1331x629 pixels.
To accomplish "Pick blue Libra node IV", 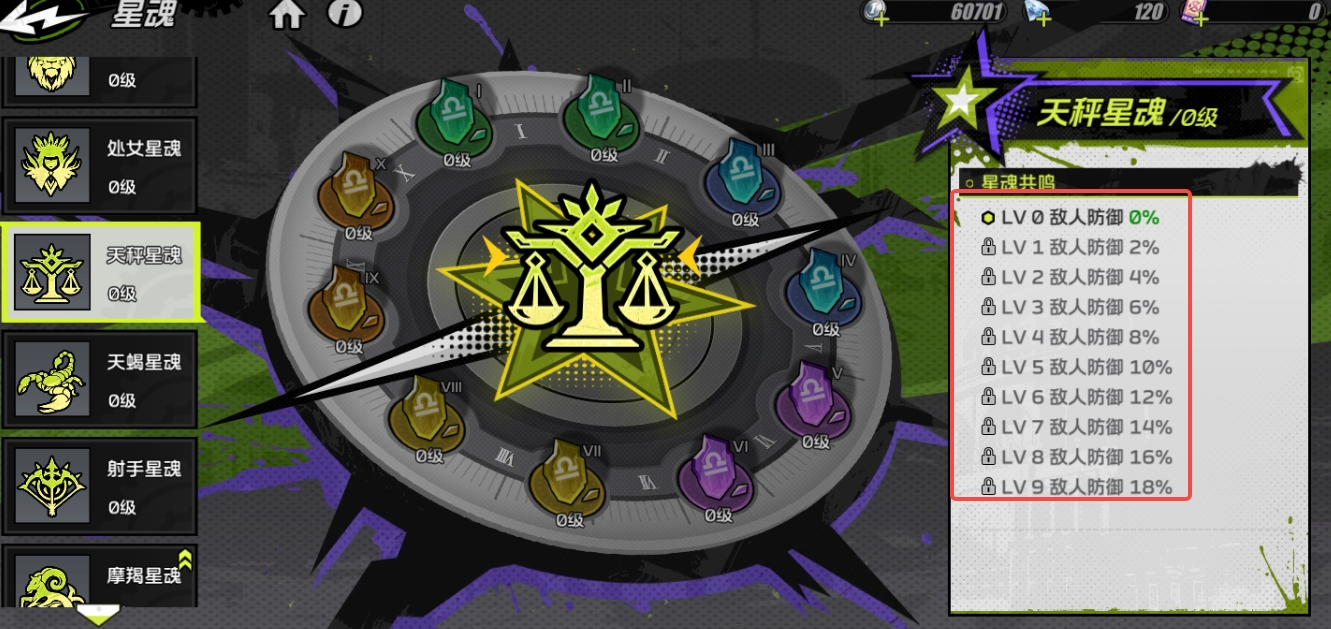I will [x=824, y=290].
